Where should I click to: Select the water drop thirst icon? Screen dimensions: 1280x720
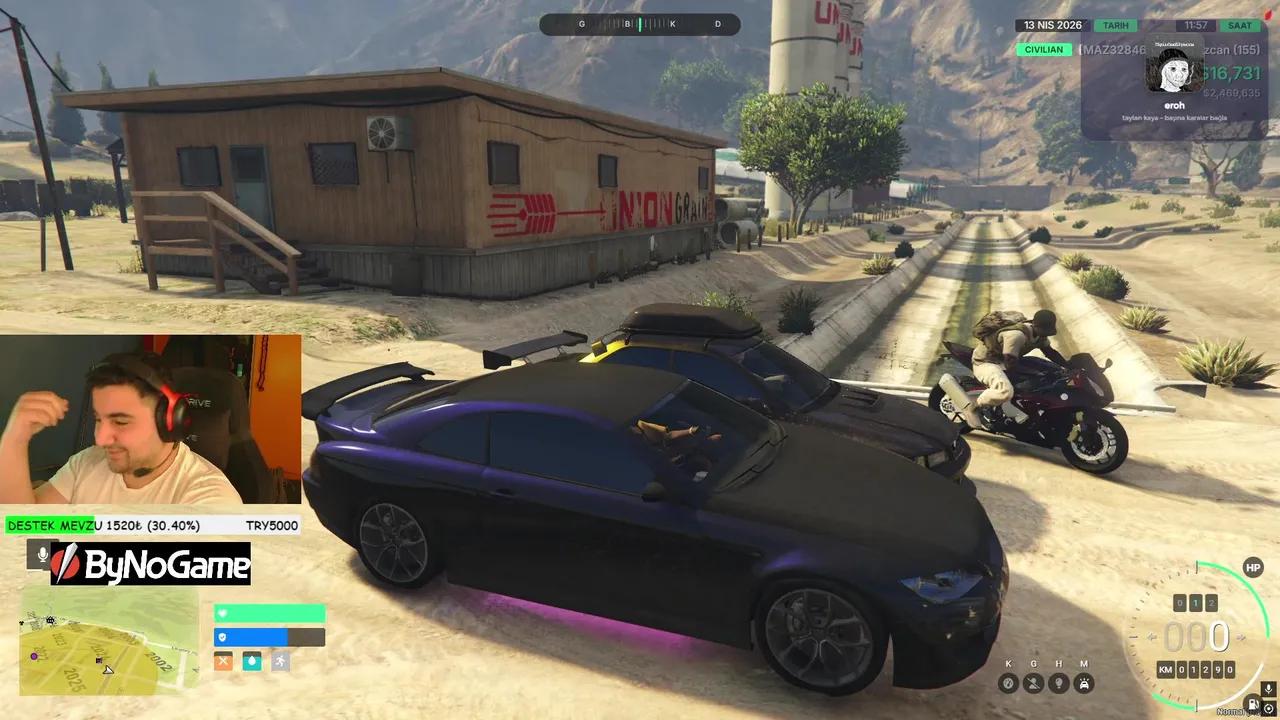[252, 661]
